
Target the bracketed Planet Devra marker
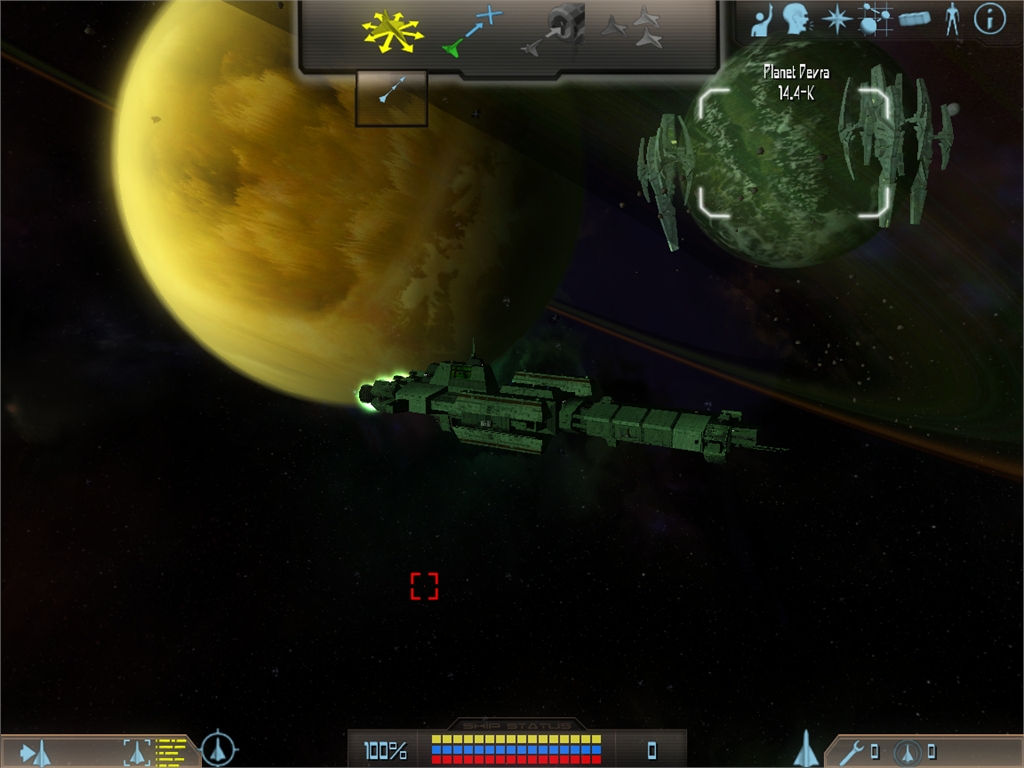pos(793,152)
